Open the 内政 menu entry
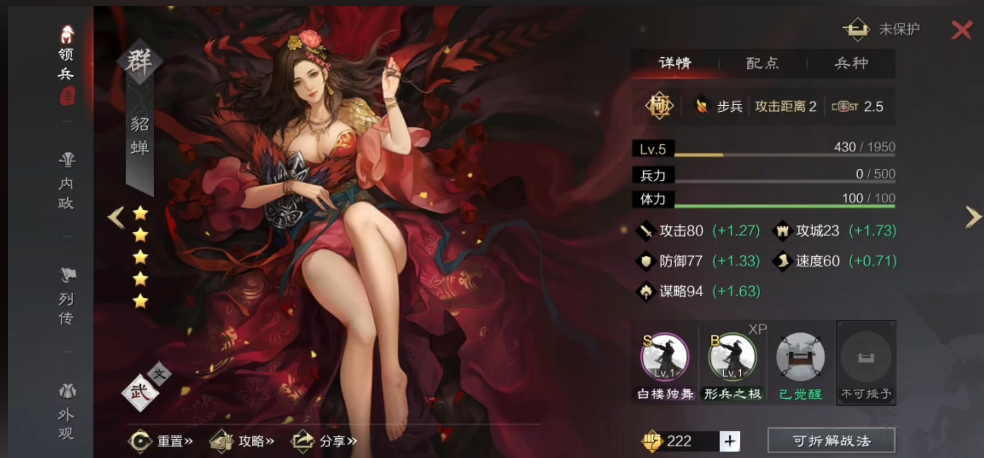The height and width of the screenshot is (458, 984). (67, 182)
